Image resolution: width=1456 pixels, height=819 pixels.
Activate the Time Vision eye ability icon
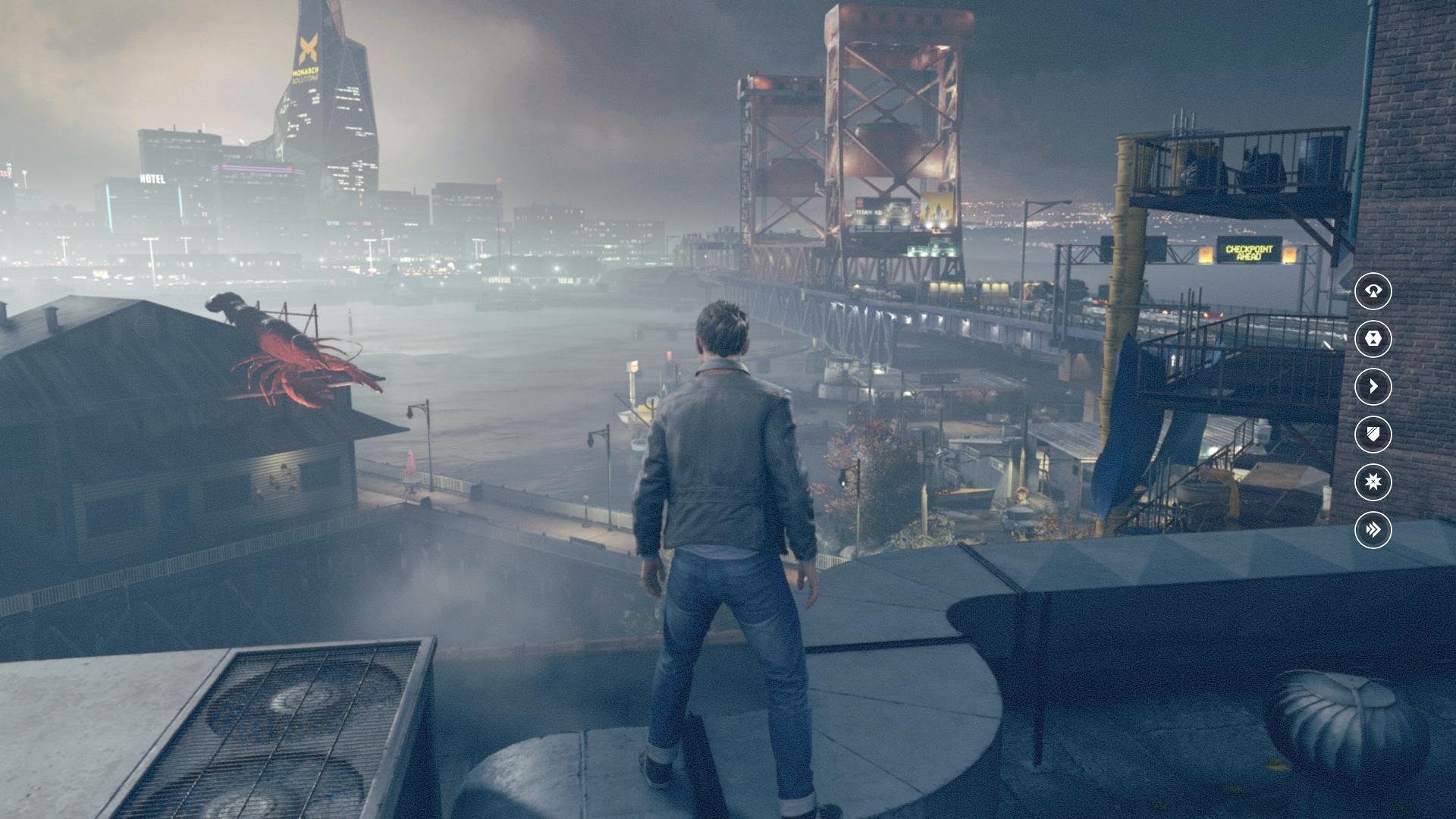(1373, 290)
